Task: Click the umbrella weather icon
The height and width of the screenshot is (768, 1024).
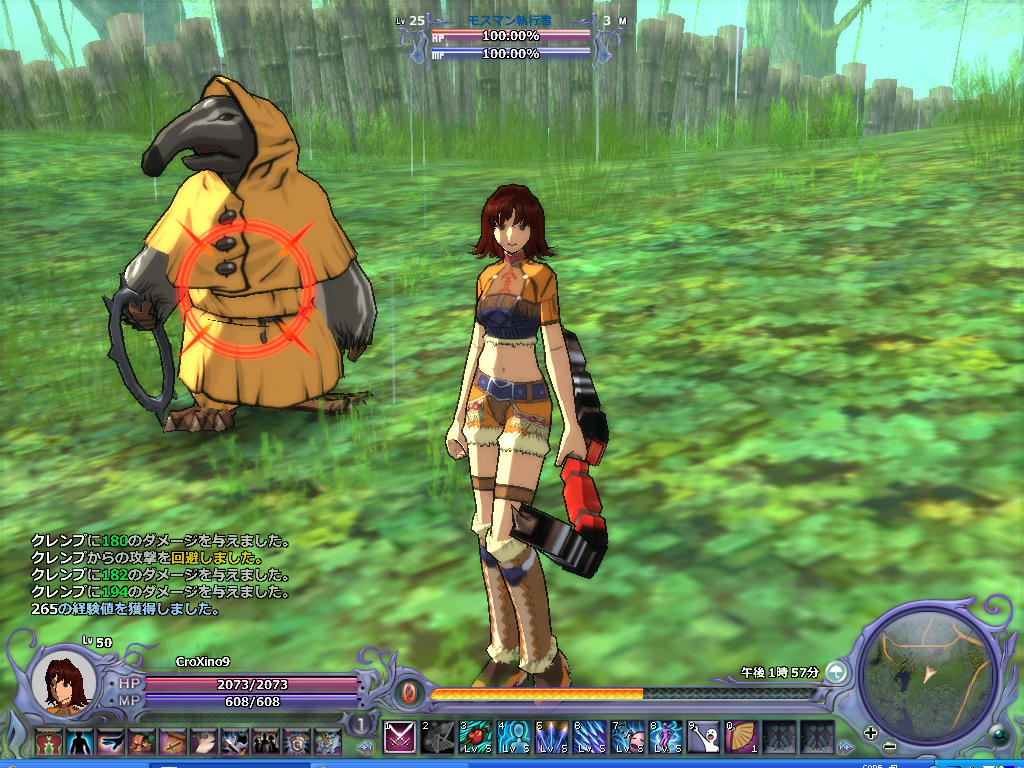Action: (x=836, y=672)
